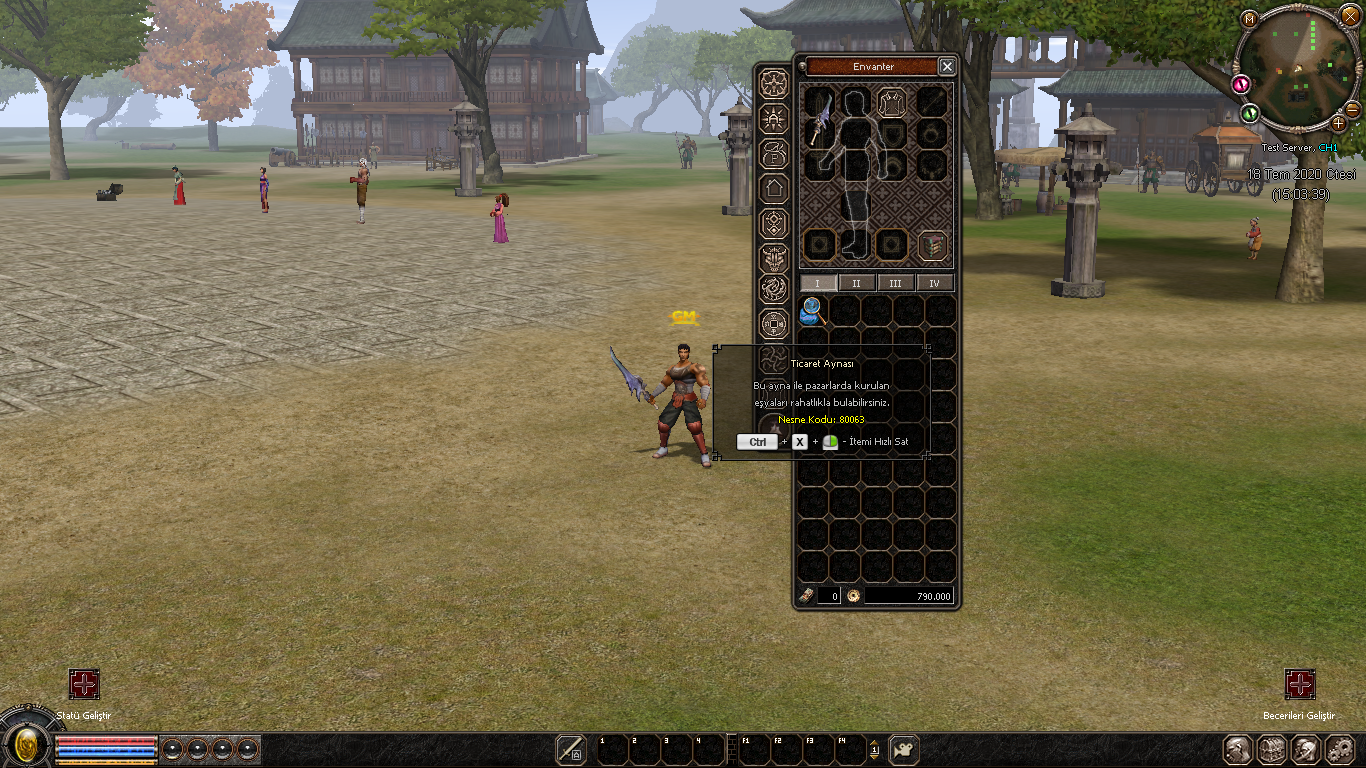Open settings via the gears icon
The height and width of the screenshot is (768, 1366).
[1339, 749]
